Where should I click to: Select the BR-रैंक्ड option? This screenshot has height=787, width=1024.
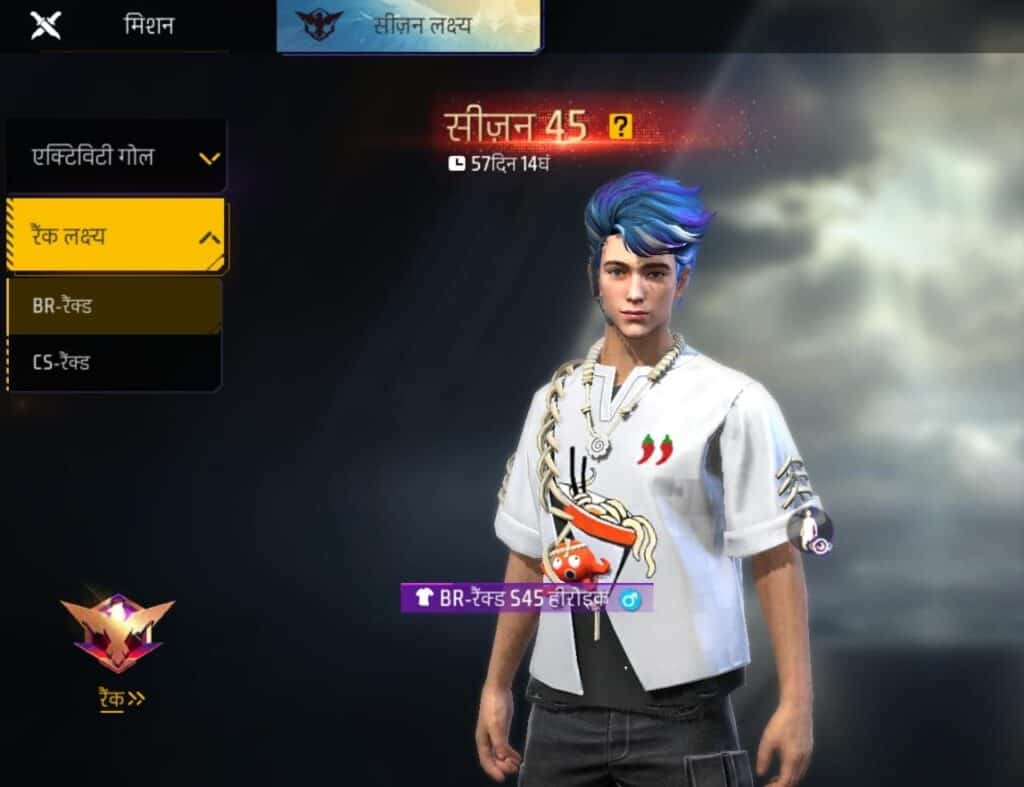click(x=114, y=306)
